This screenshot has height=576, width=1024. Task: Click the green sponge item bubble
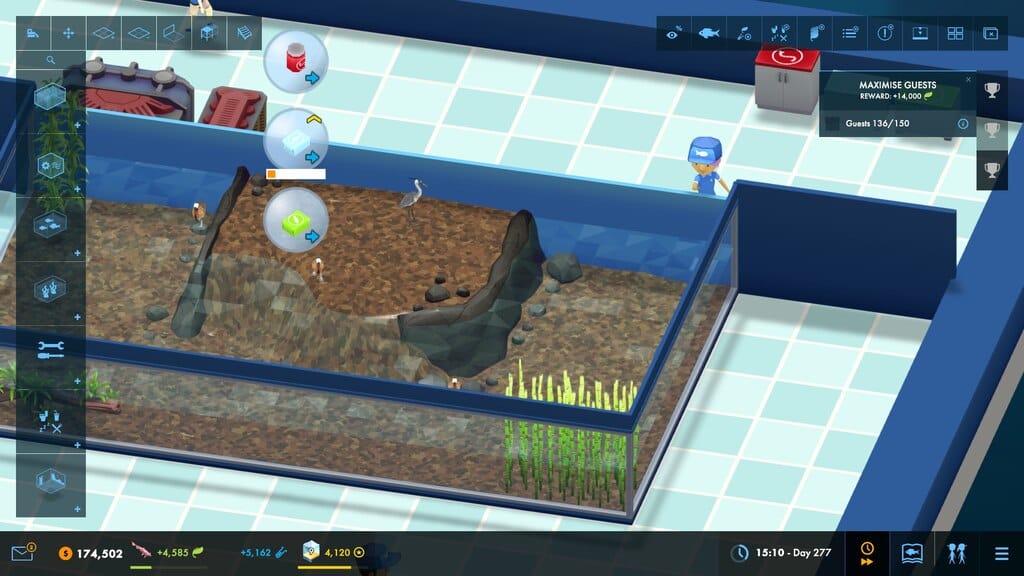295,220
